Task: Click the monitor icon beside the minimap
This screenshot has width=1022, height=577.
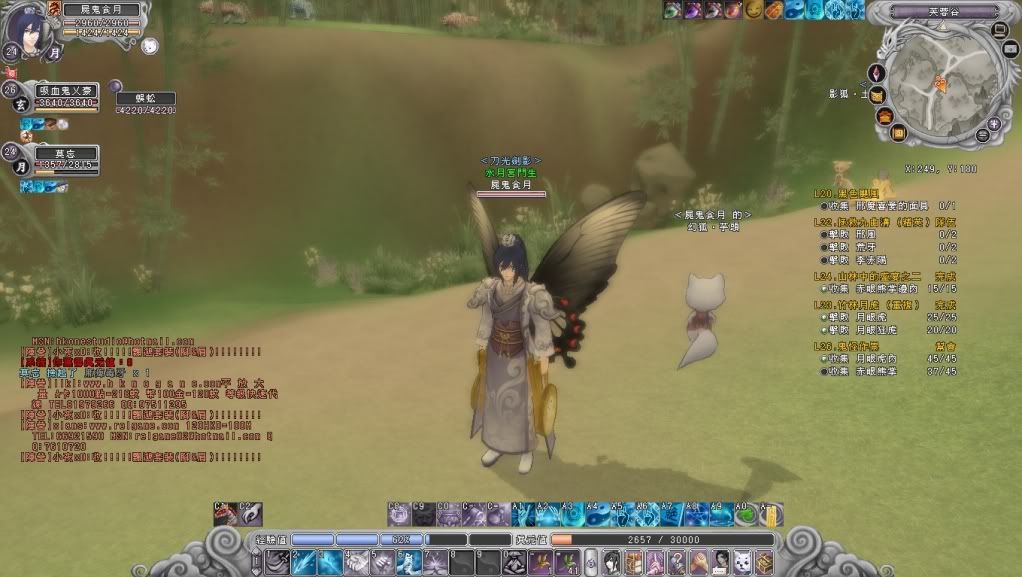Action: click(x=1001, y=29)
